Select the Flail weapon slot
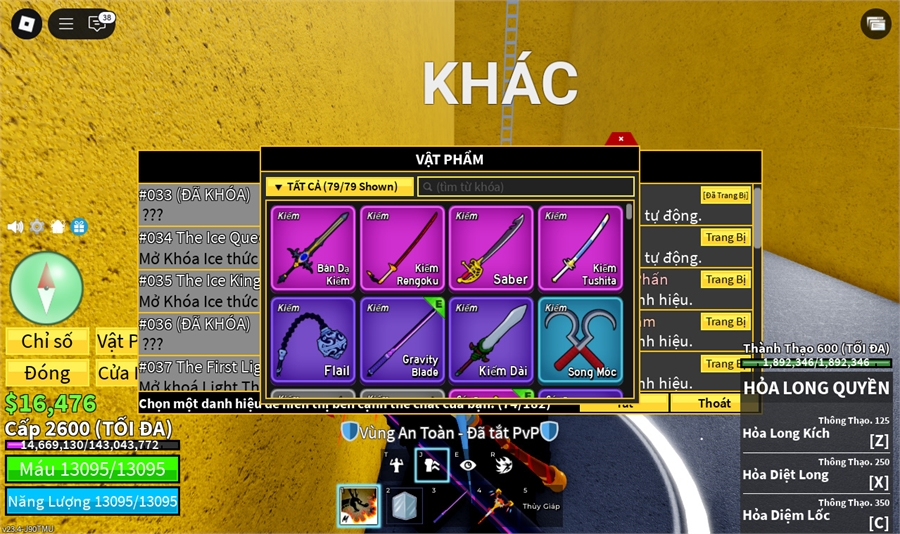The width and height of the screenshot is (900, 534). (314, 340)
